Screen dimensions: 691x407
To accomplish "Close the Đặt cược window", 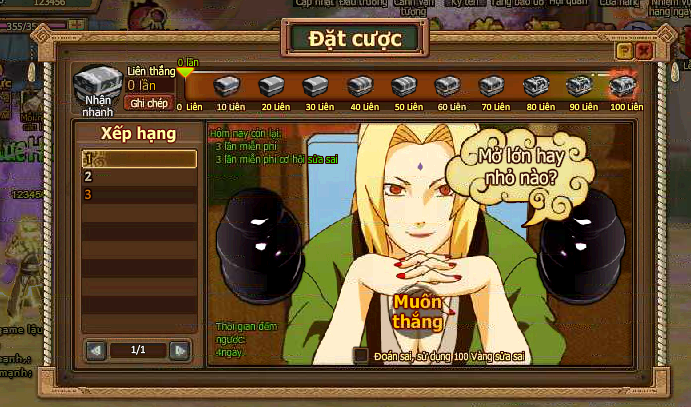I will 643,49.
